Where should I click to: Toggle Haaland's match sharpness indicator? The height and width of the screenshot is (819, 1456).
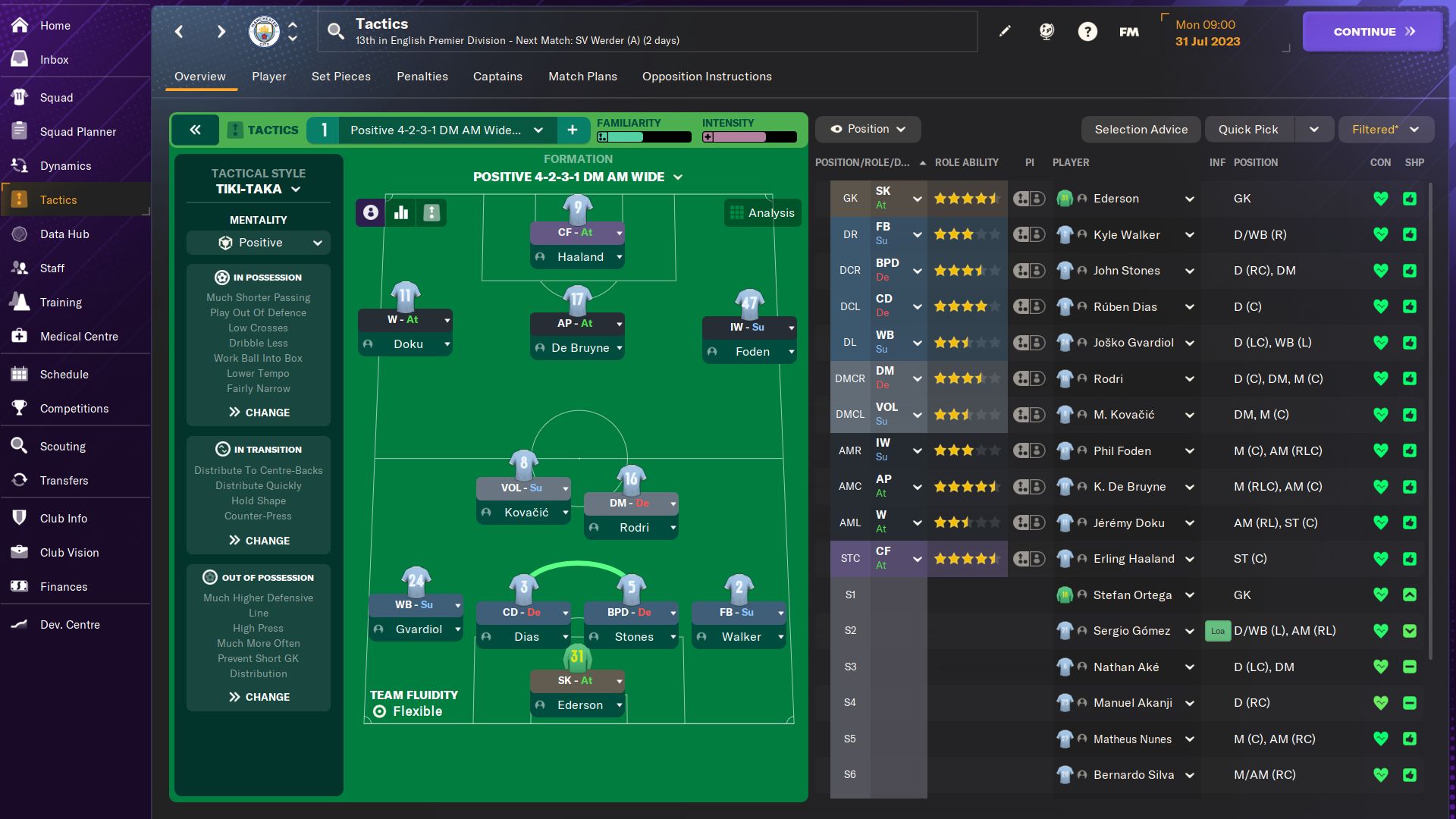coord(1410,558)
